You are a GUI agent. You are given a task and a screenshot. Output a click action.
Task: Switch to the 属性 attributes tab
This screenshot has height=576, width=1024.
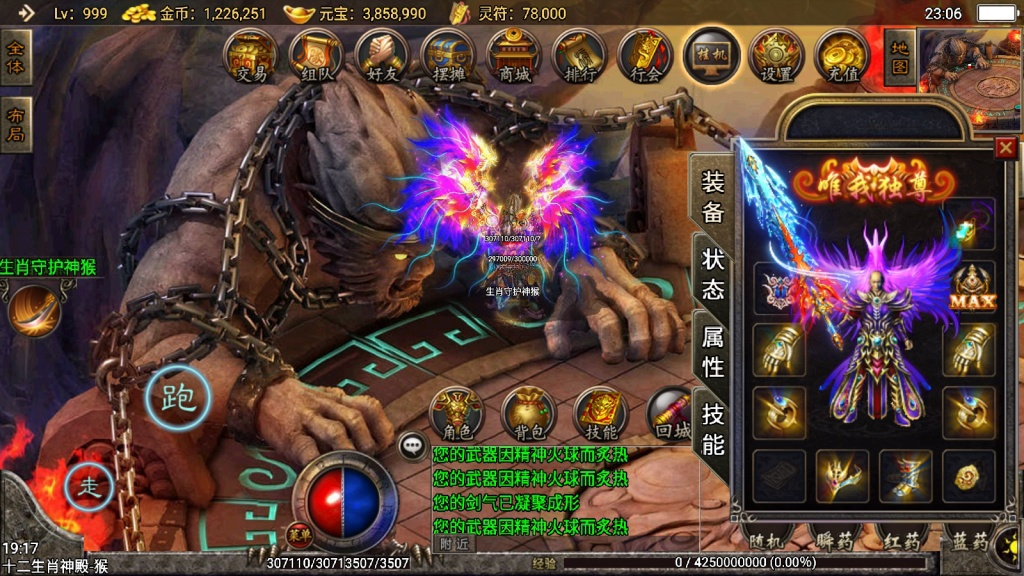[713, 351]
